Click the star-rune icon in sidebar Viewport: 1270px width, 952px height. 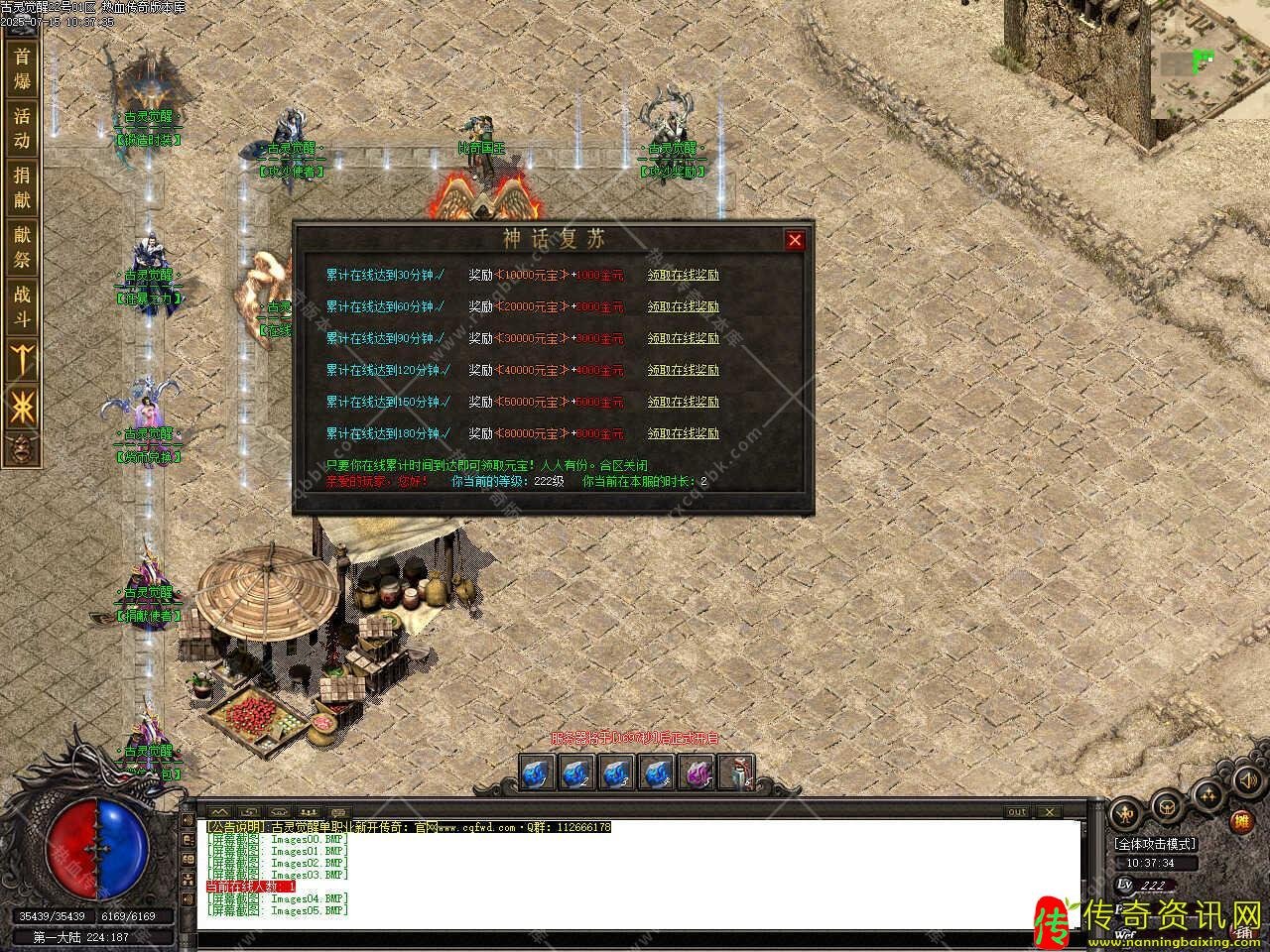(x=21, y=407)
